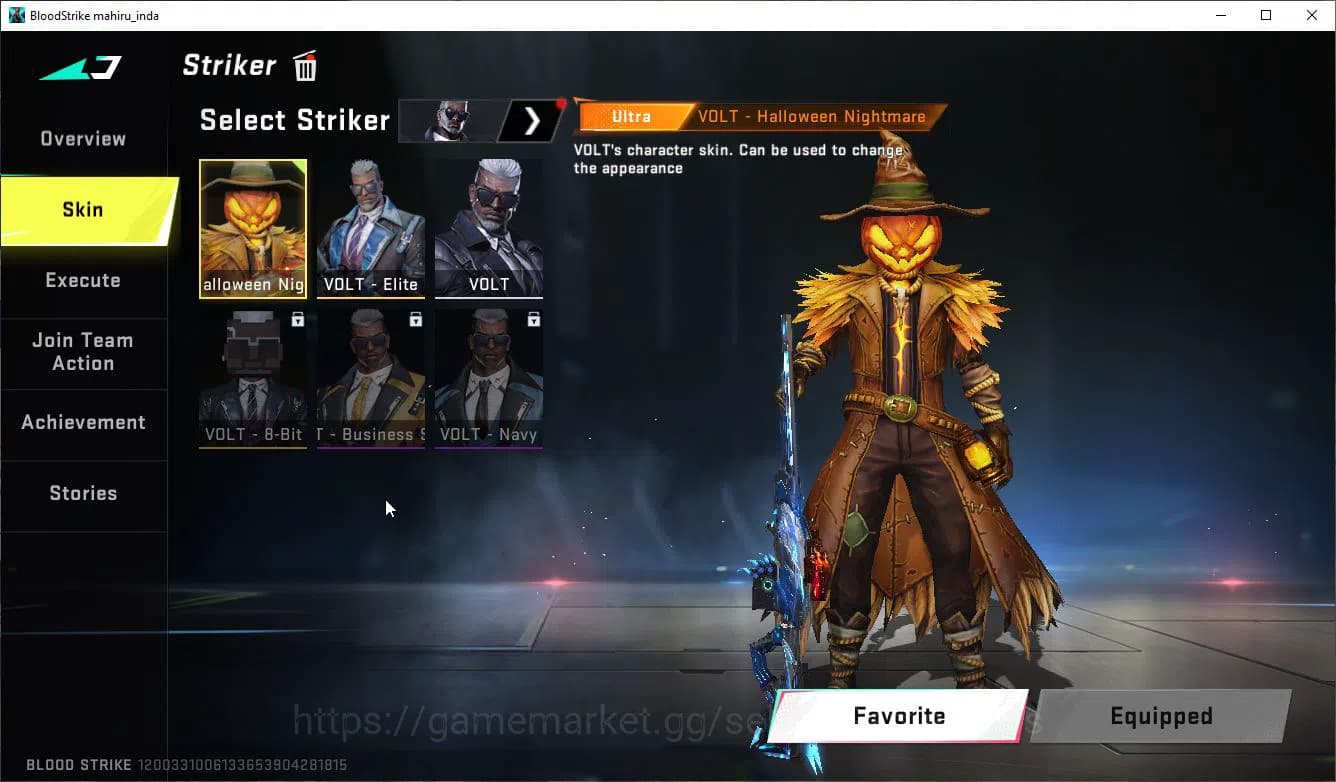Click the Ultra rarity badge
1336x782 pixels.
pyautogui.click(x=631, y=116)
